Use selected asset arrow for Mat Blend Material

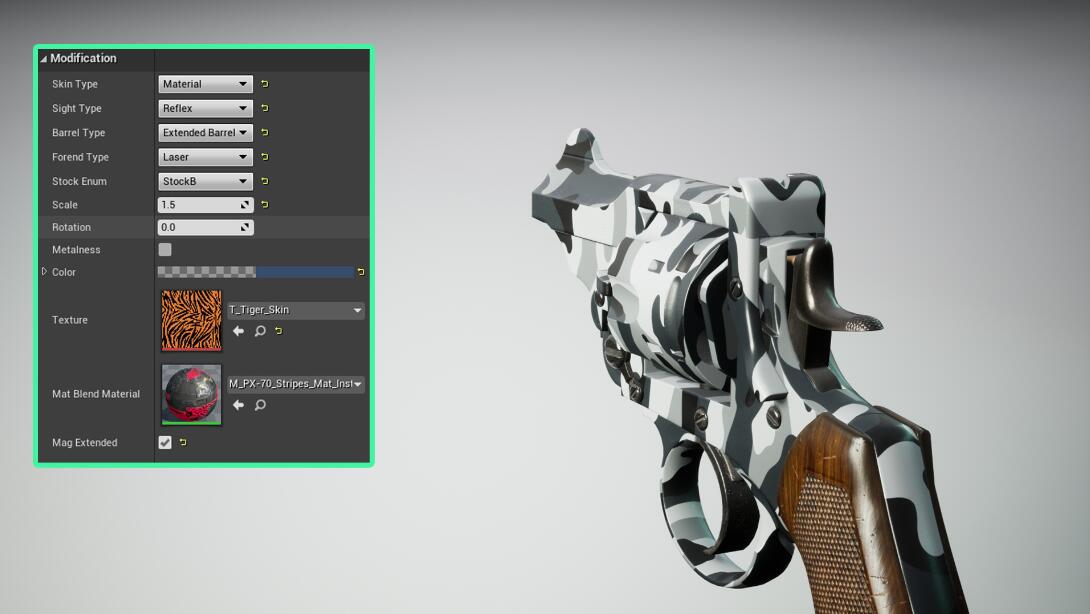238,405
